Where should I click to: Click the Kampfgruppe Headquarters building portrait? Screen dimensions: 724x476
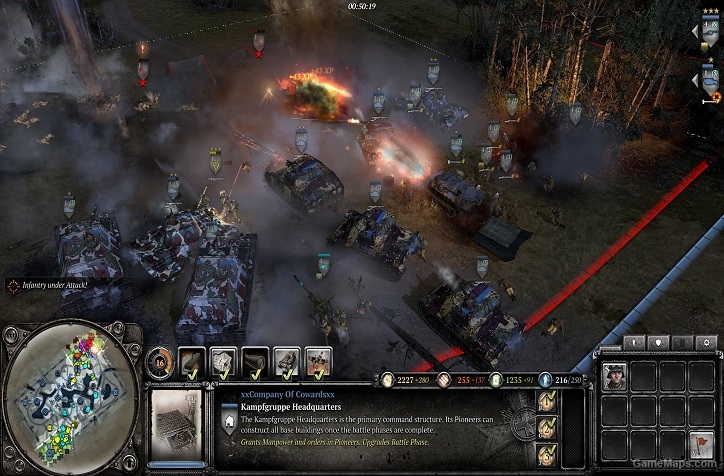click(176, 421)
